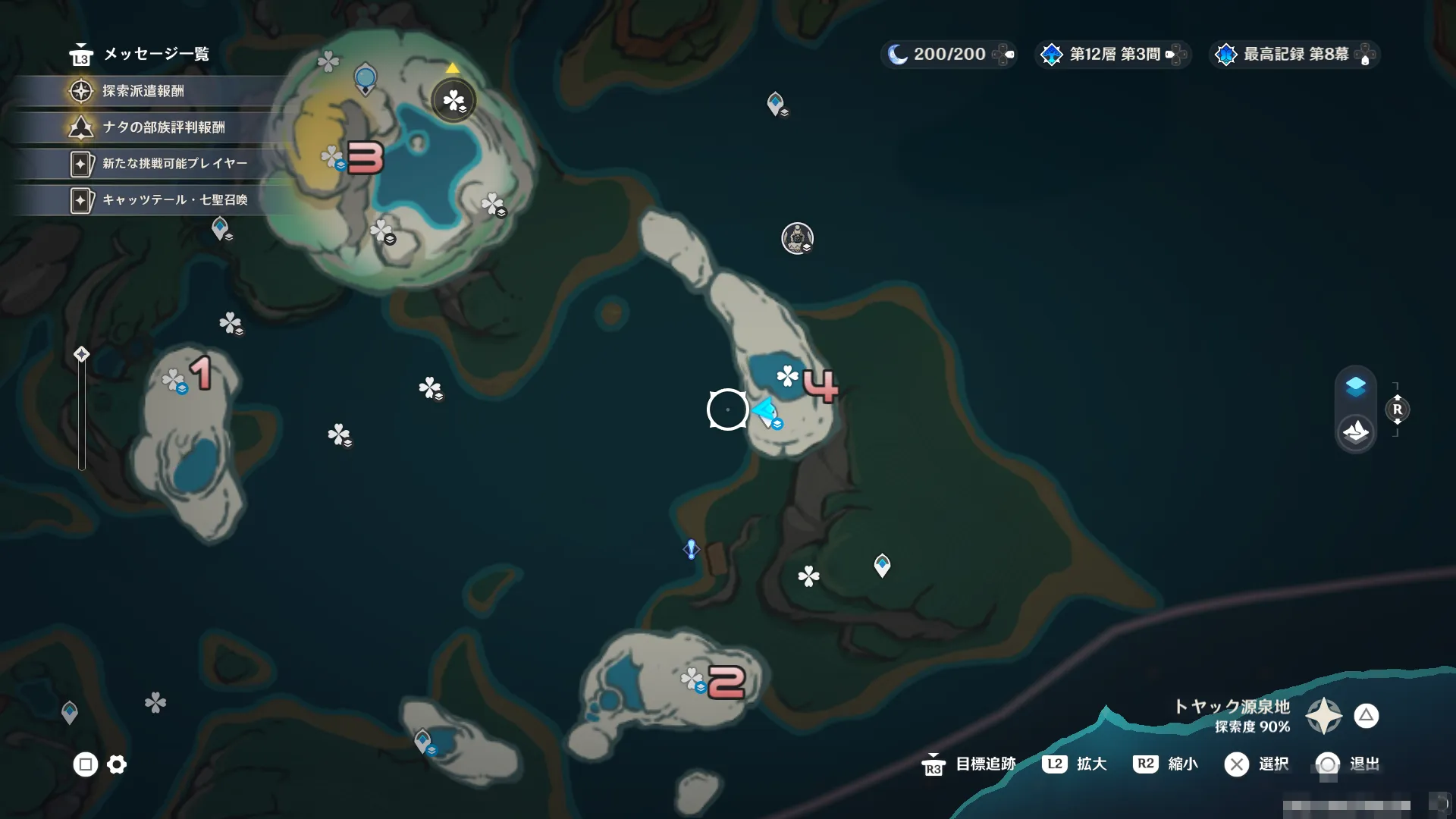Select the ナタの部族評判報酬 notification
The height and width of the screenshot is (819, 1456).
click(163, 127)
